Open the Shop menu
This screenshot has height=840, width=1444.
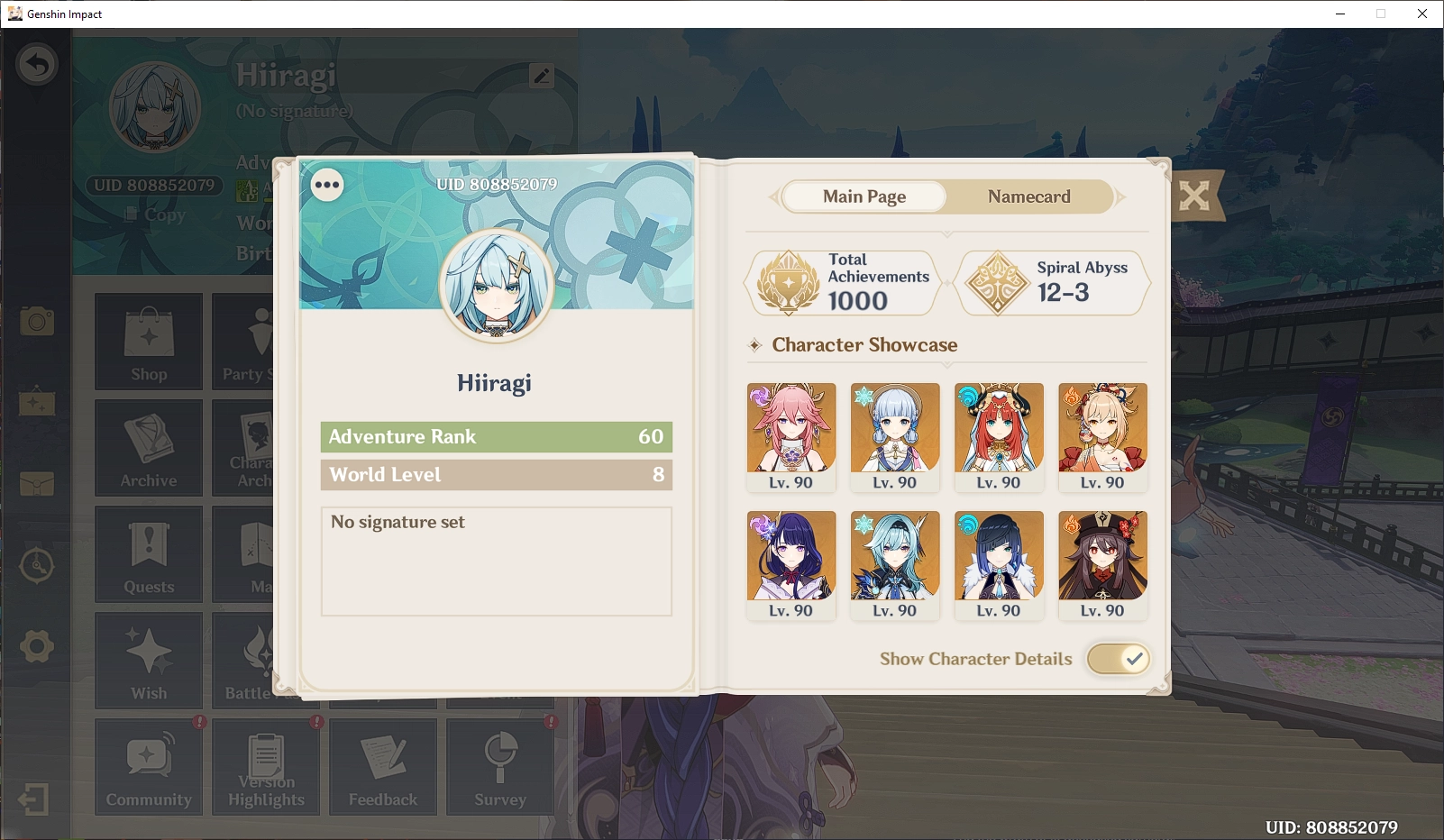(148, 342)
